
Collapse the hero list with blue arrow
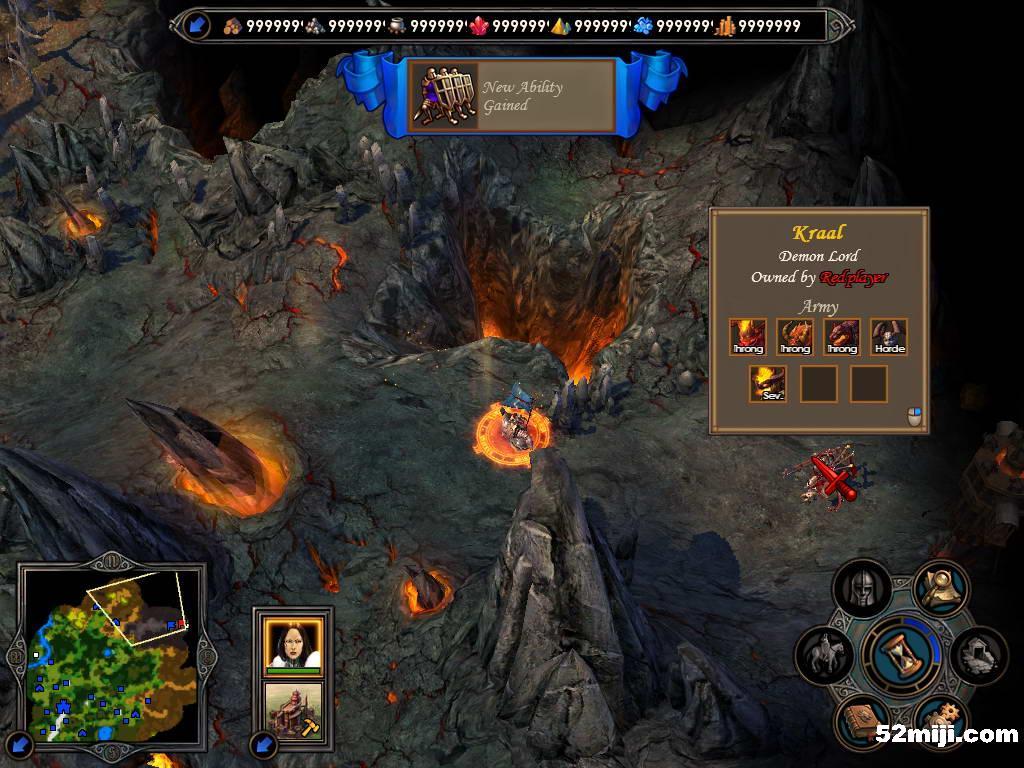(x=262, y=744)
